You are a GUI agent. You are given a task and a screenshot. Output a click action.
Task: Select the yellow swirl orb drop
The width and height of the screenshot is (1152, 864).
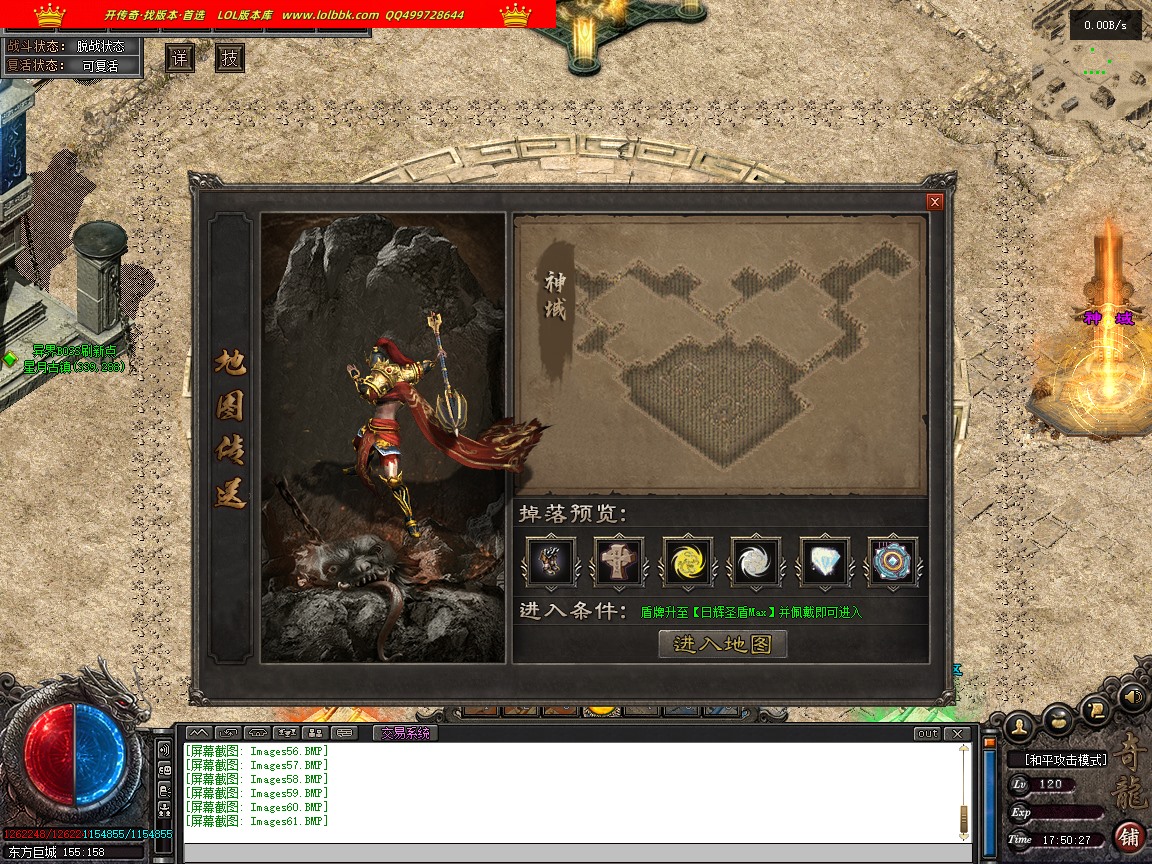687,561
